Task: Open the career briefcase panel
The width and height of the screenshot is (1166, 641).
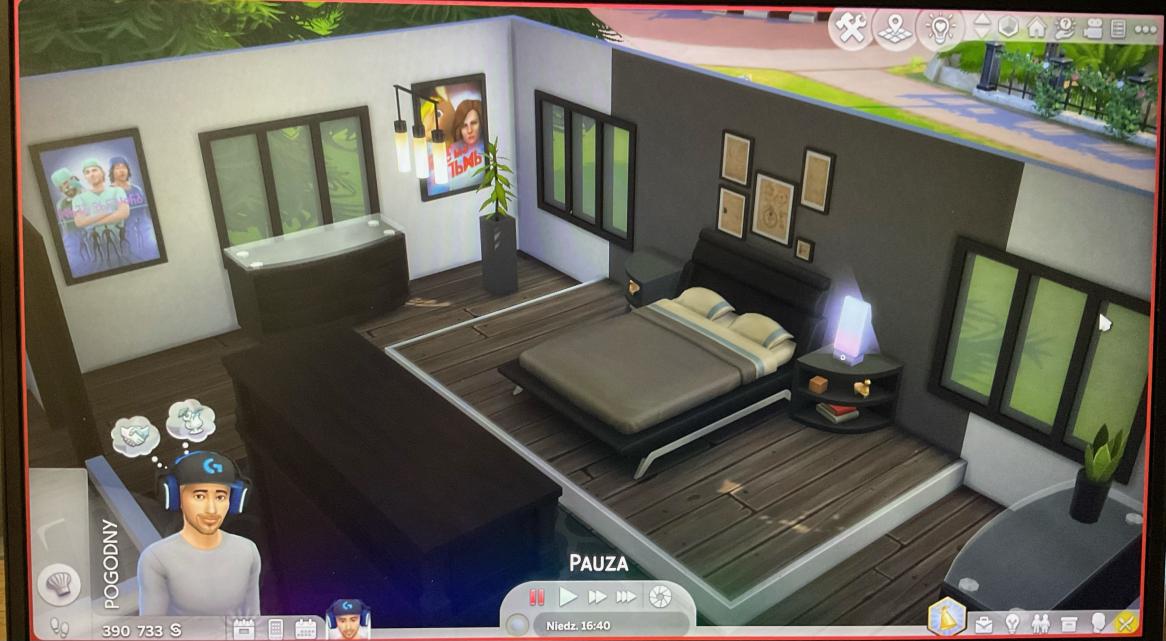Action: 984,624
